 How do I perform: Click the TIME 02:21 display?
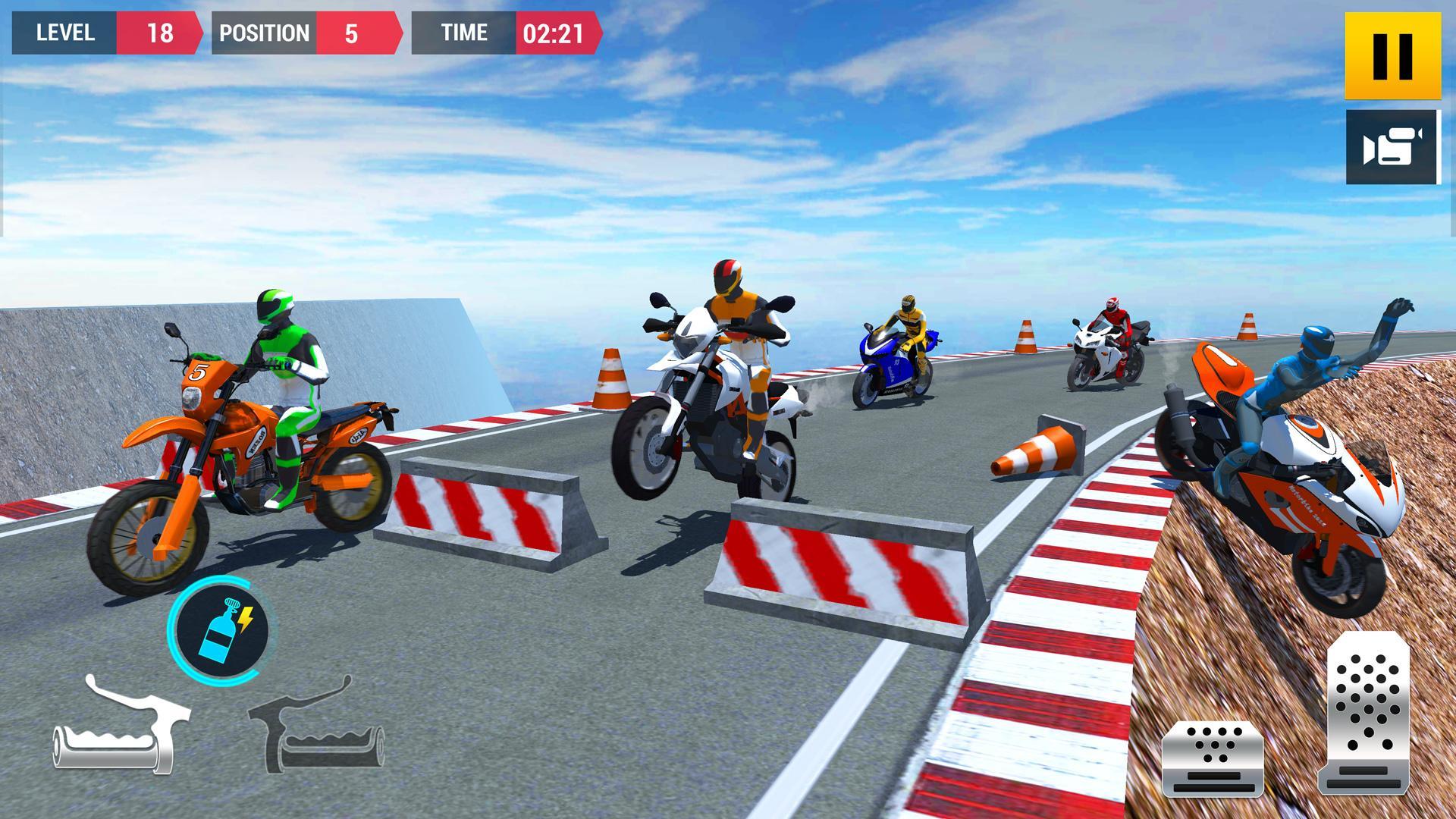pyautogui.click(x=508, y=33)
